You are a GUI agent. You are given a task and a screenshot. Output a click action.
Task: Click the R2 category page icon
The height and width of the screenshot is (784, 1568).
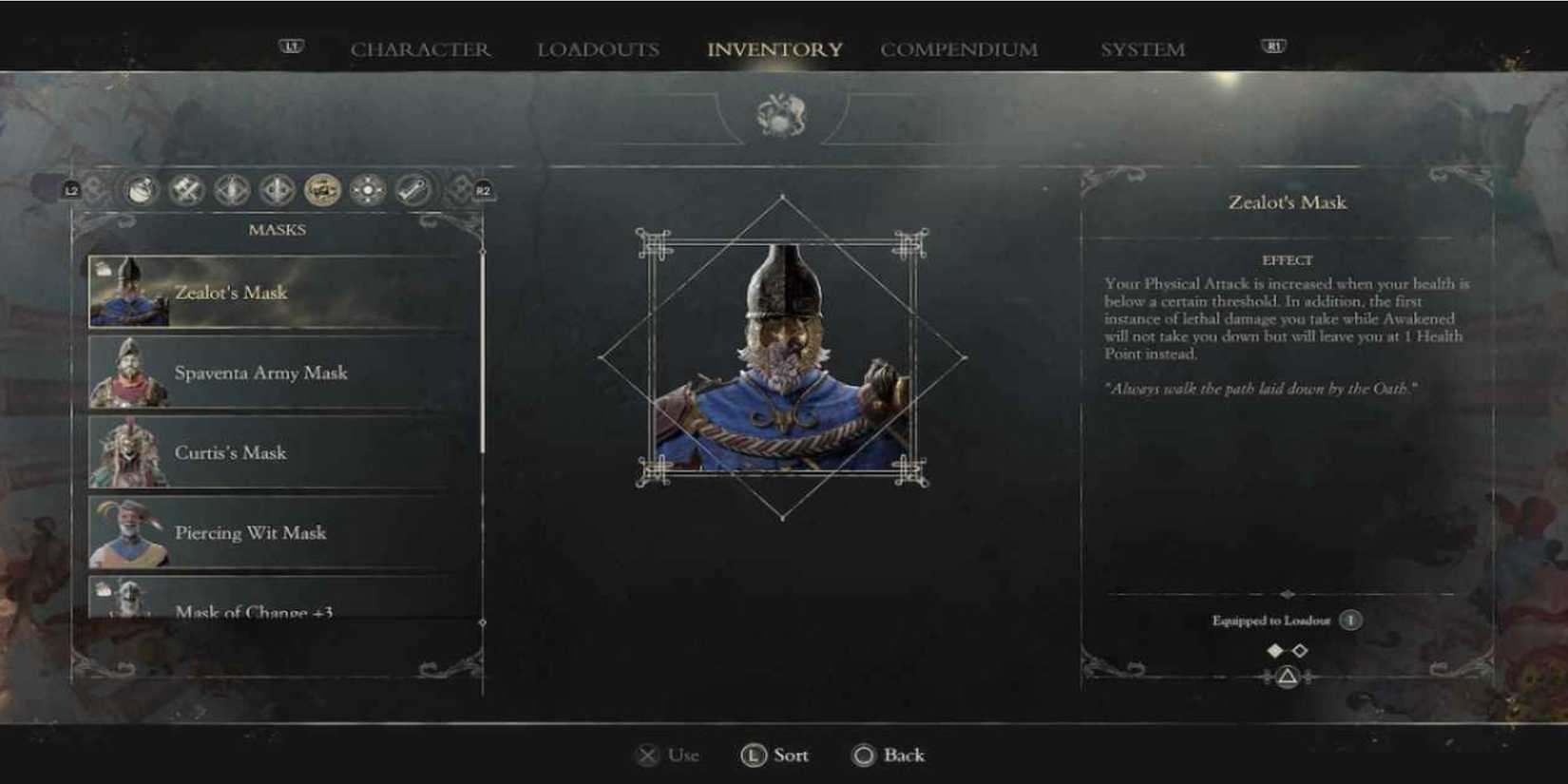[x=482, y=188]
